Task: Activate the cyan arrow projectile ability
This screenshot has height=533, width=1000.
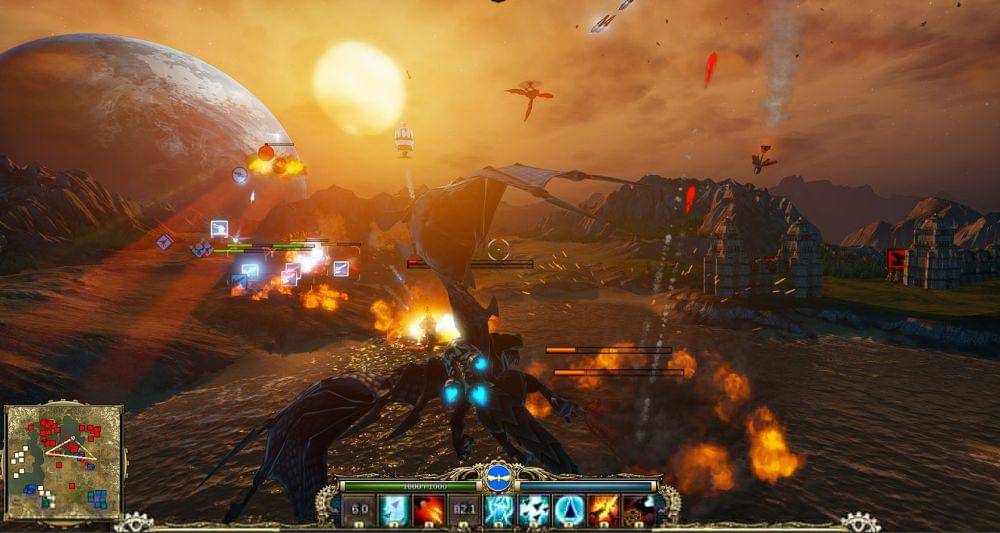Action: 394,510
